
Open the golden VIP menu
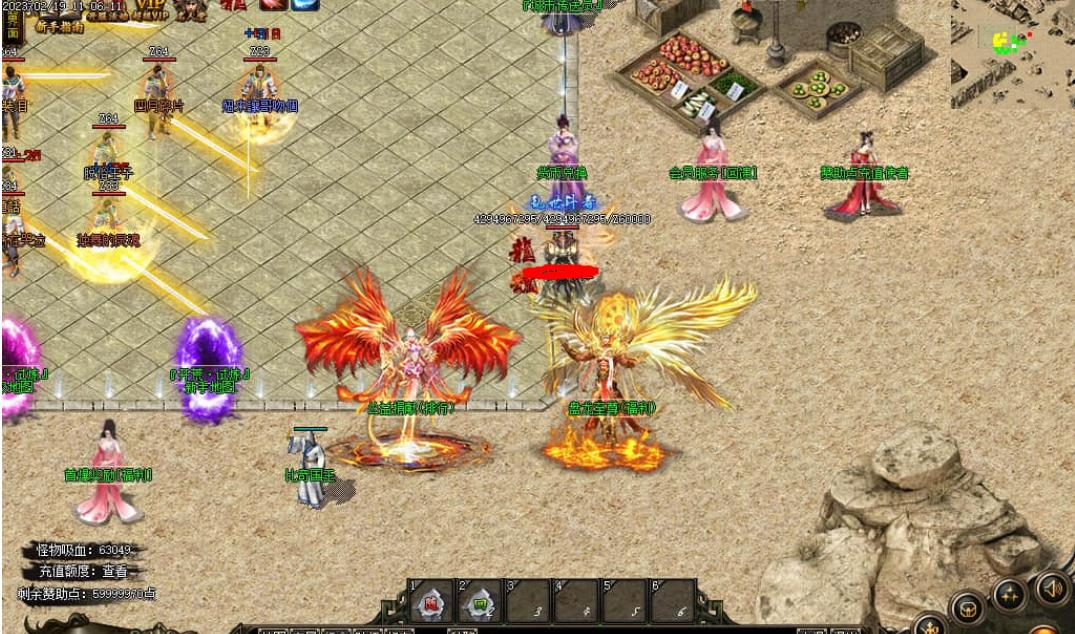[150, 8]
